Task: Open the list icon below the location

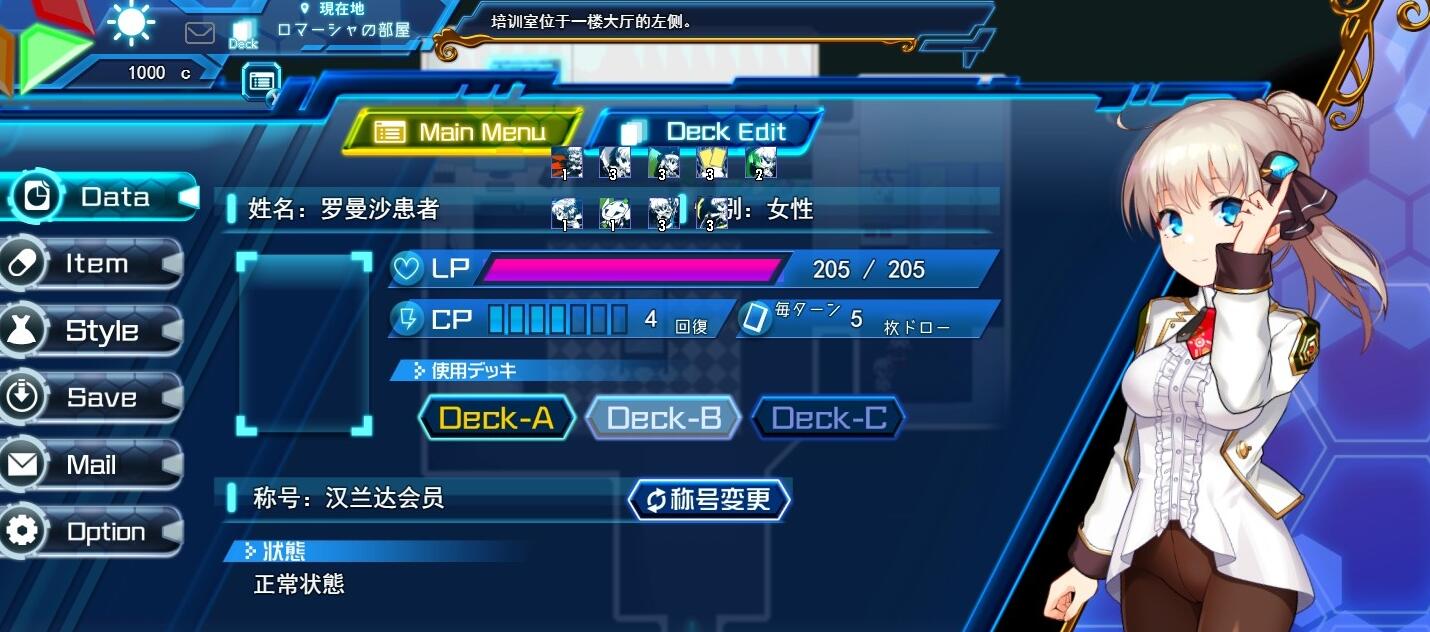Action: point(262,81)
